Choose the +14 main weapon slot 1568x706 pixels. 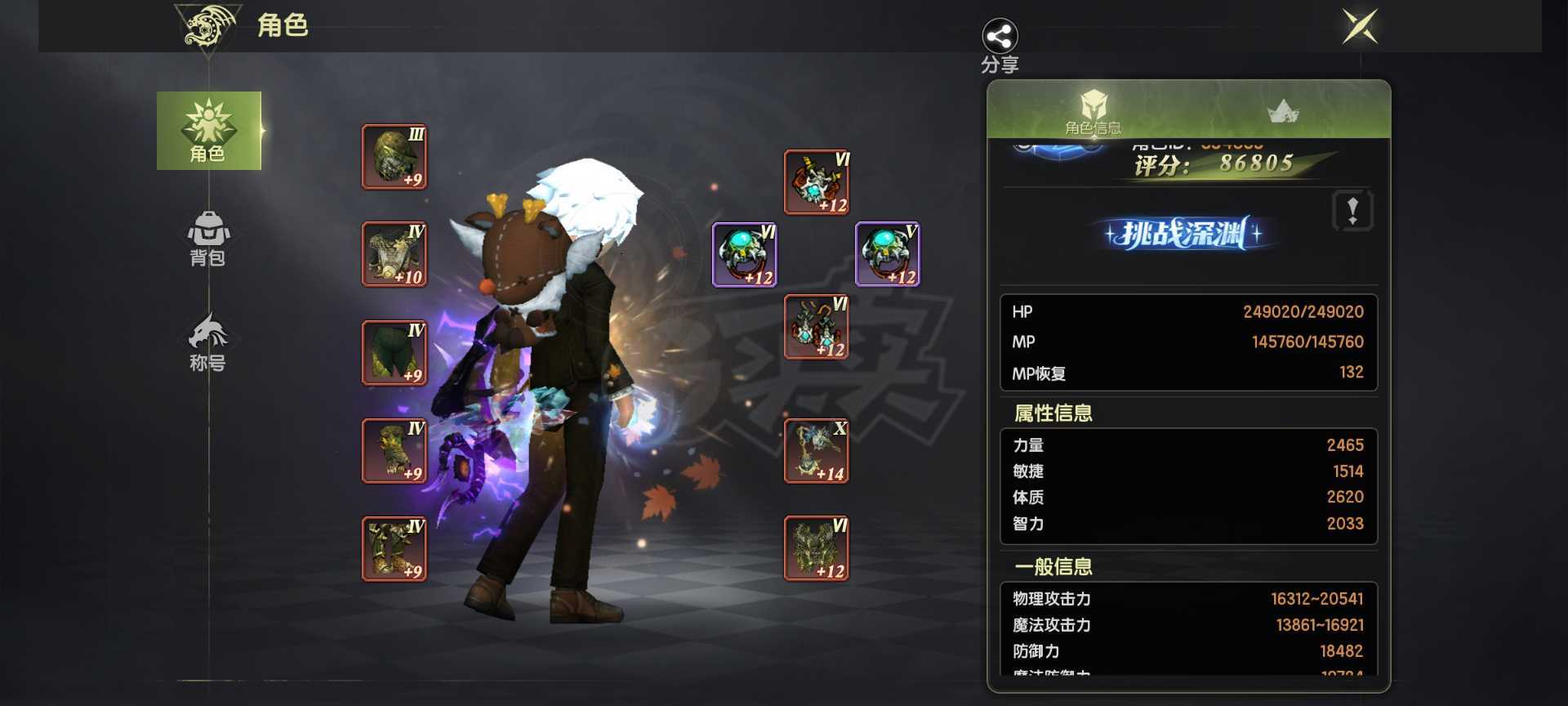pos(817,451)
